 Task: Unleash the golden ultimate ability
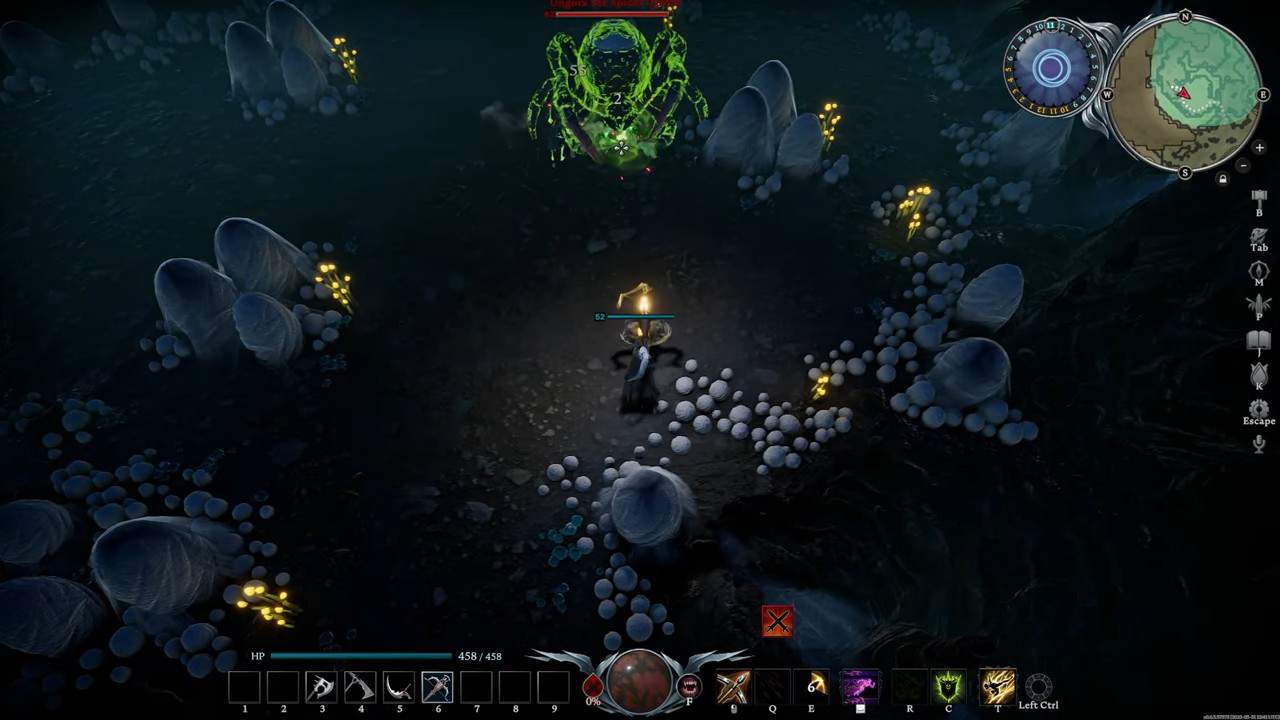pyautogui.click(x=997, y=687)
